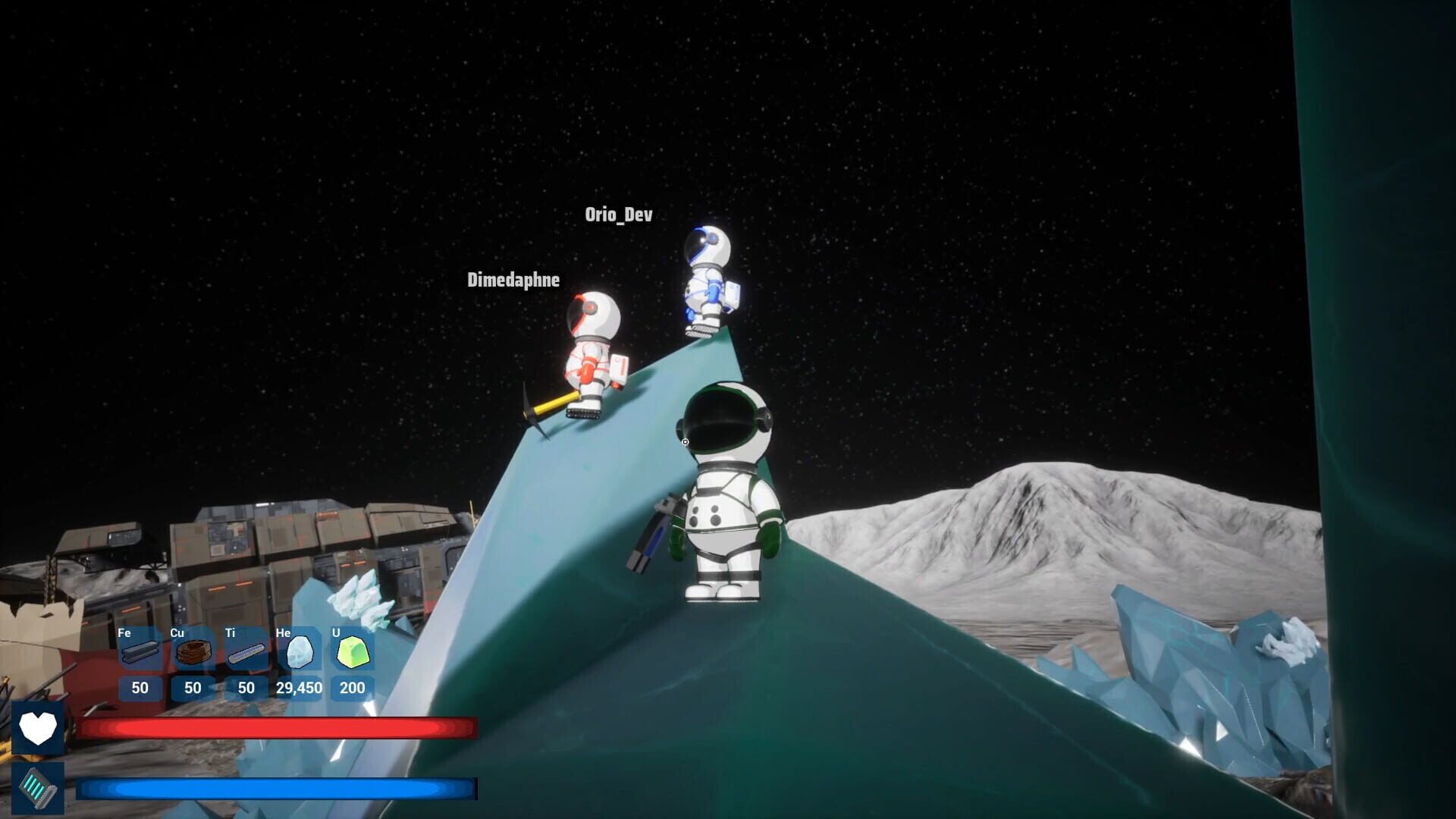Toggle the He counter showing 29,450

(300, 689)
